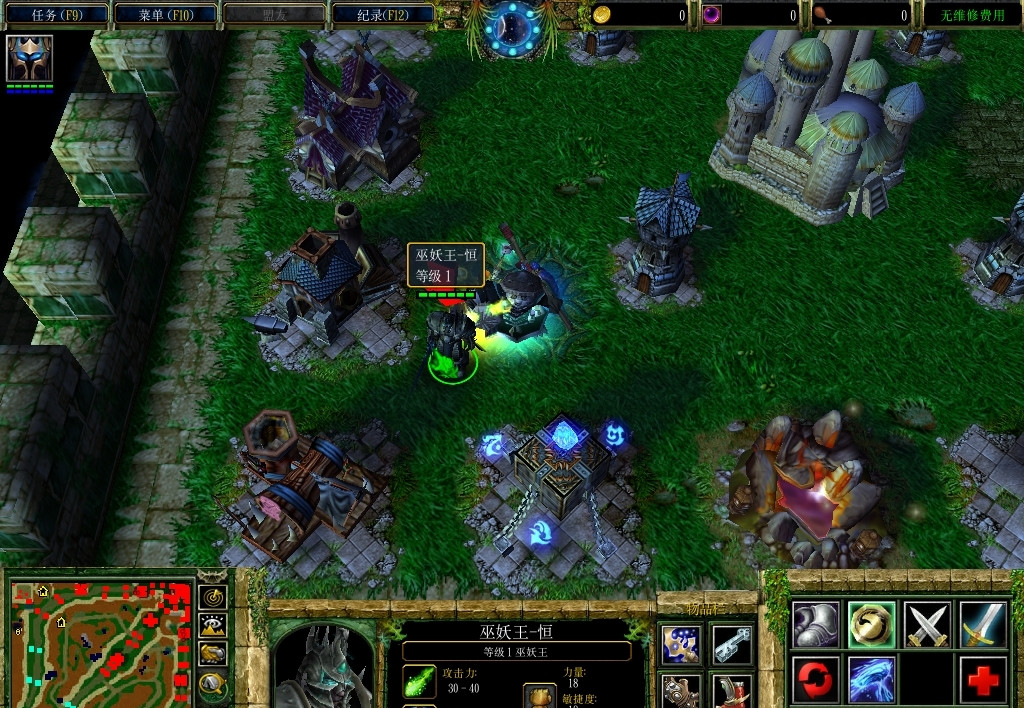Activate the red circular arrows ability

click(816, 680)
